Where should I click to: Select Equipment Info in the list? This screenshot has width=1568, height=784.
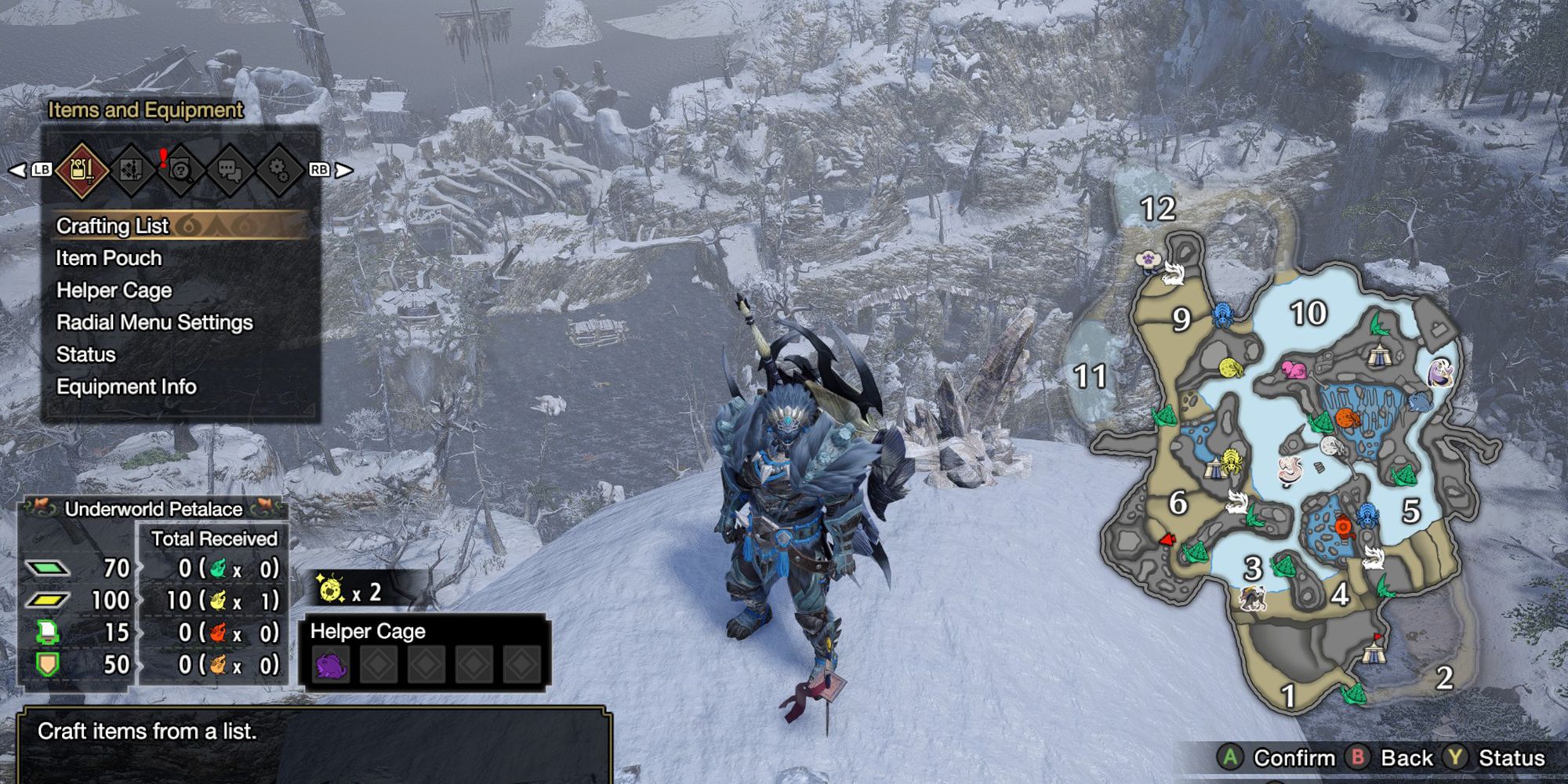pyautogui.click(x=128, y=387)
